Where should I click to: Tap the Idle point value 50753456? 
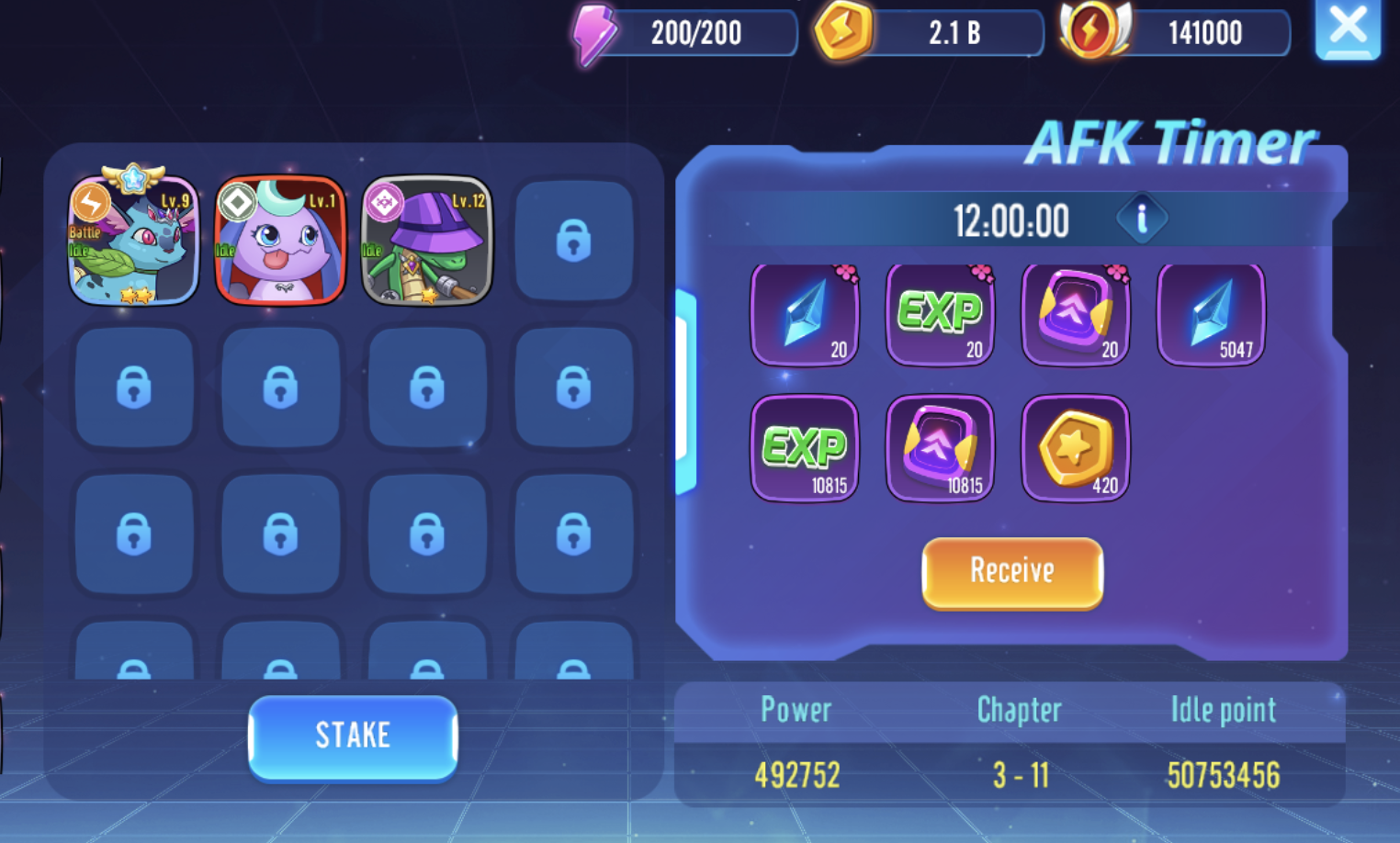click(x=1222, y=775)
